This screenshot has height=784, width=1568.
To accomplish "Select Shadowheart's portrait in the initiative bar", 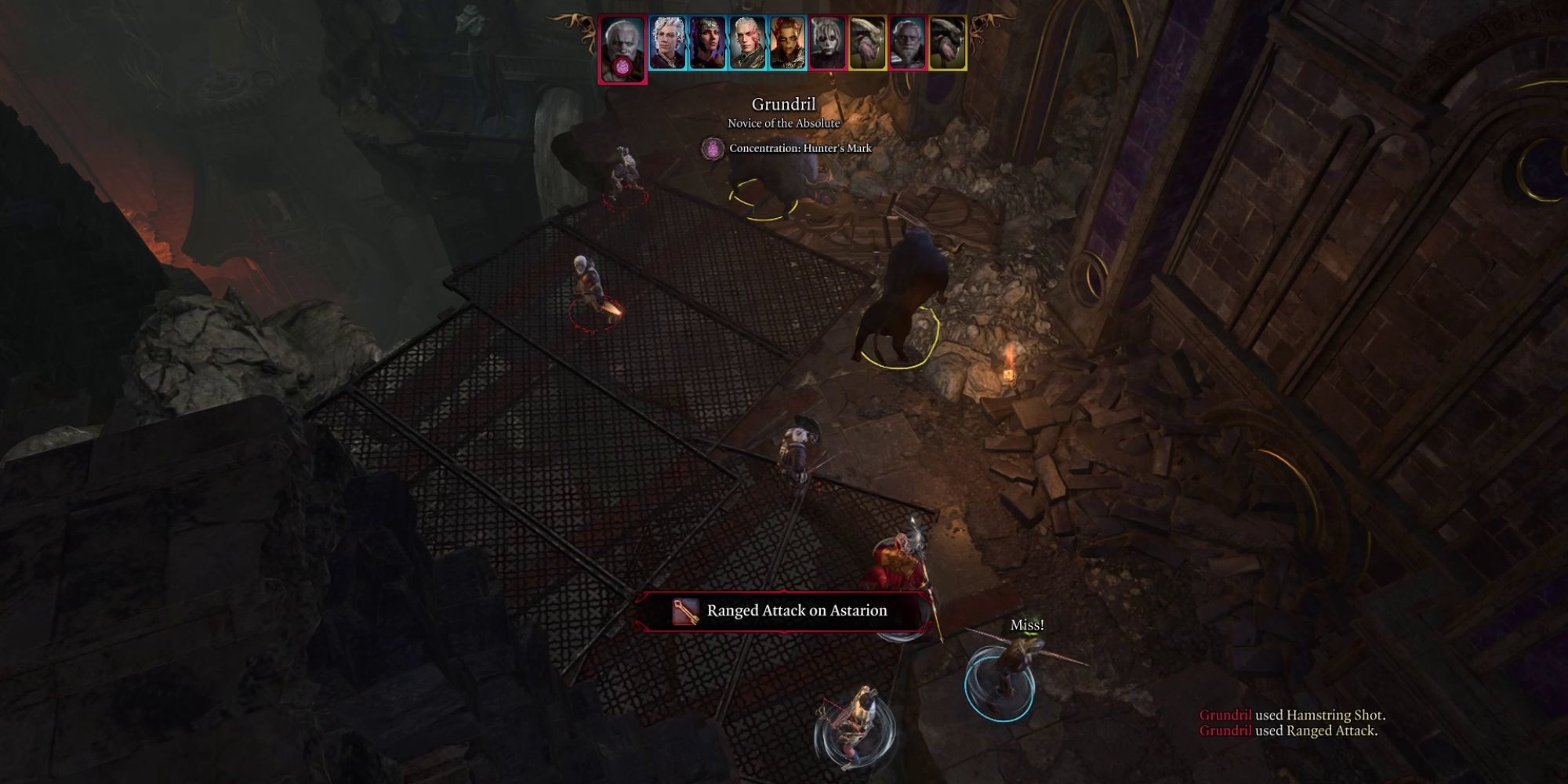I will [x=707, y=43].
